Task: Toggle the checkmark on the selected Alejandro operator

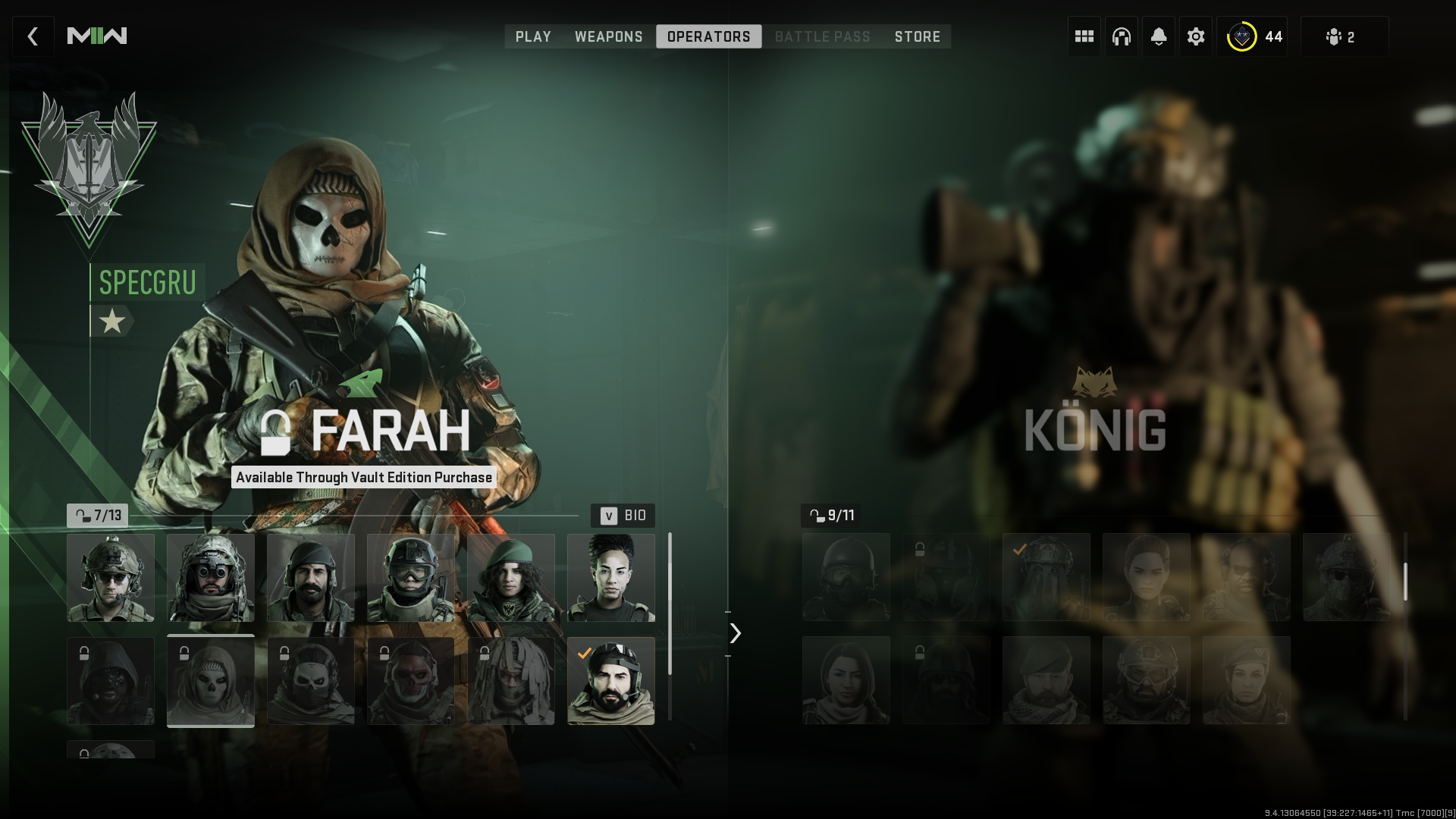Action: [611, 680]
